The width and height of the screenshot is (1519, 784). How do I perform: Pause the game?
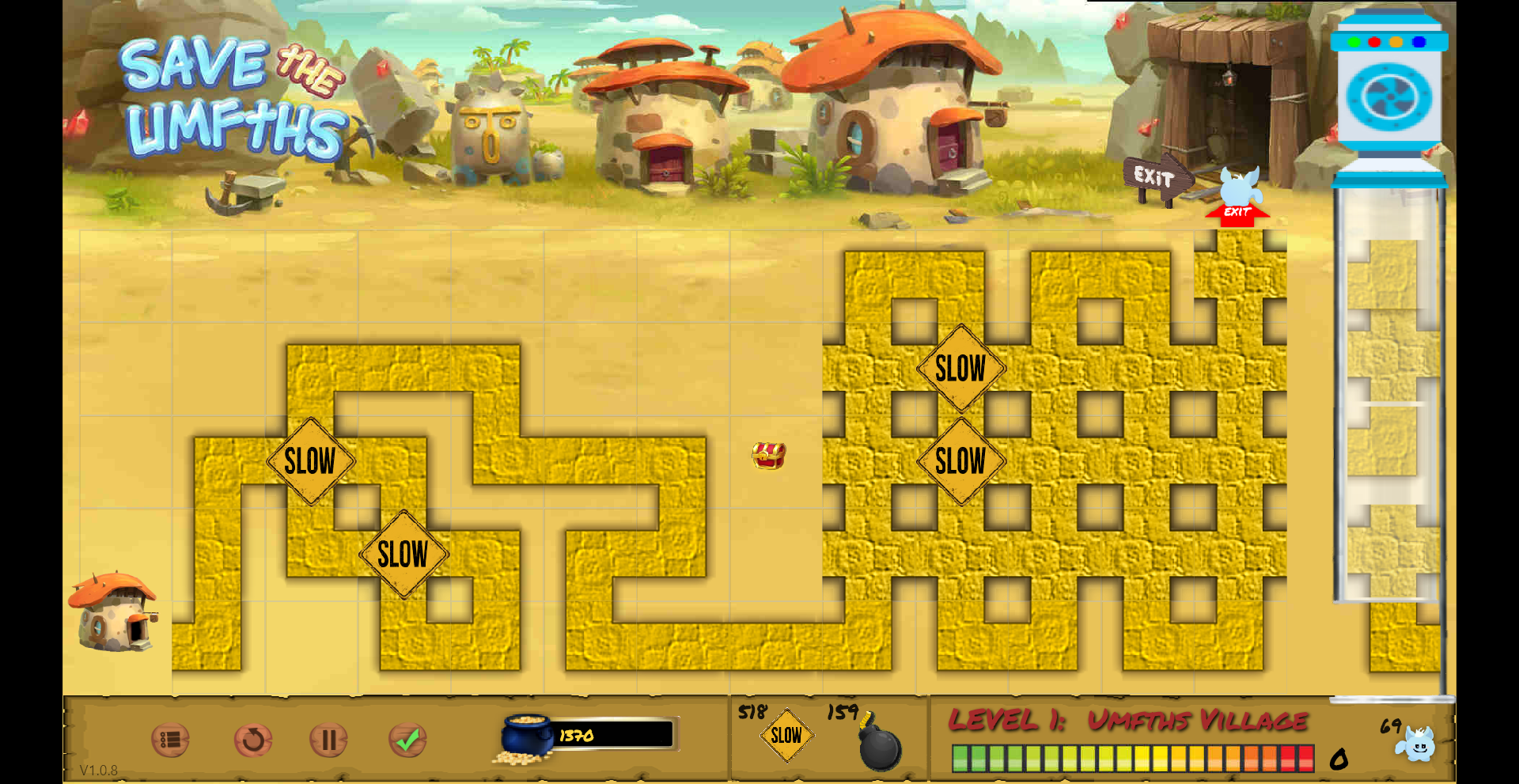pos(328,740)
